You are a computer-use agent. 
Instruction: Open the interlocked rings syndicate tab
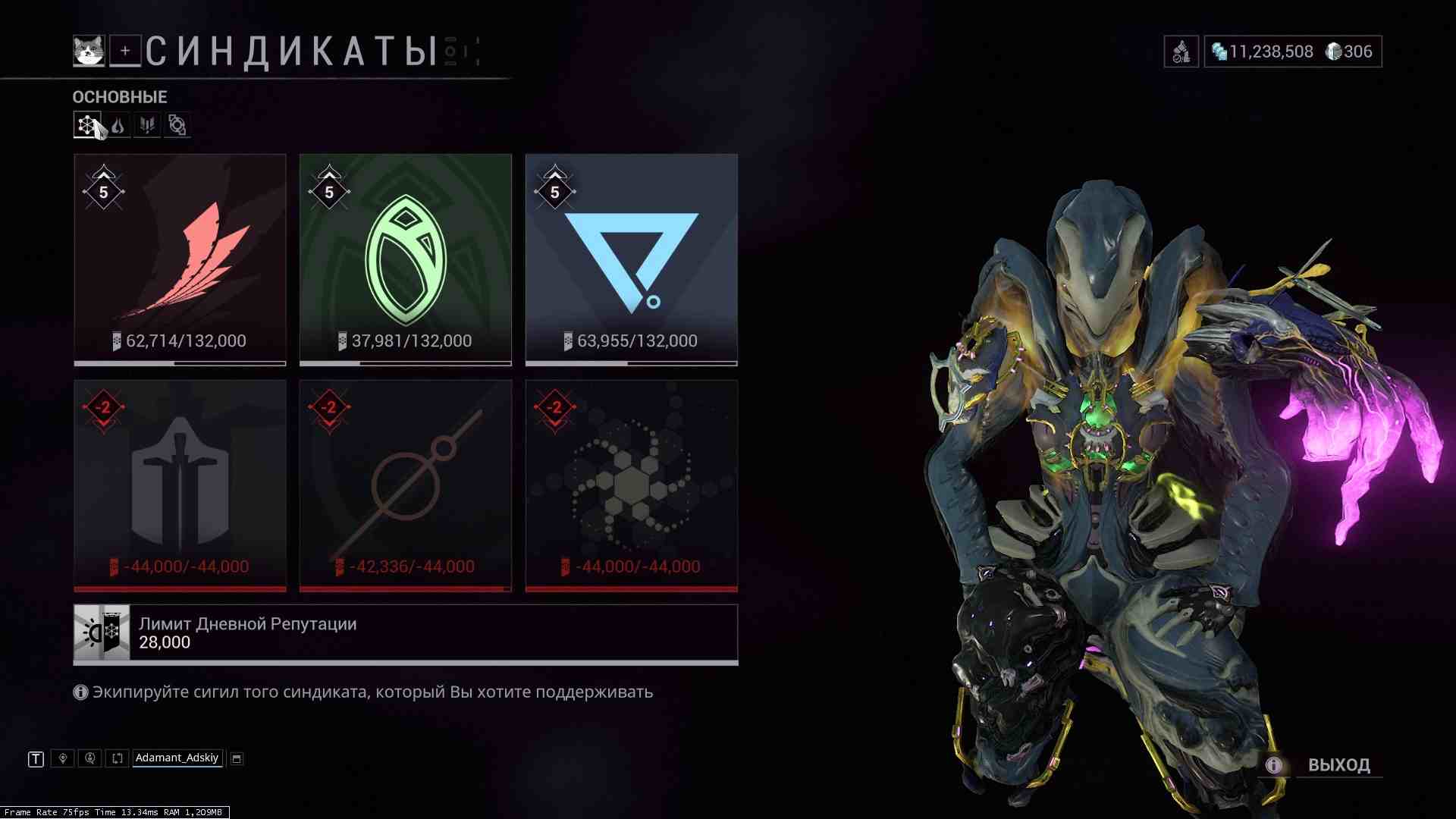pos(177,125)
